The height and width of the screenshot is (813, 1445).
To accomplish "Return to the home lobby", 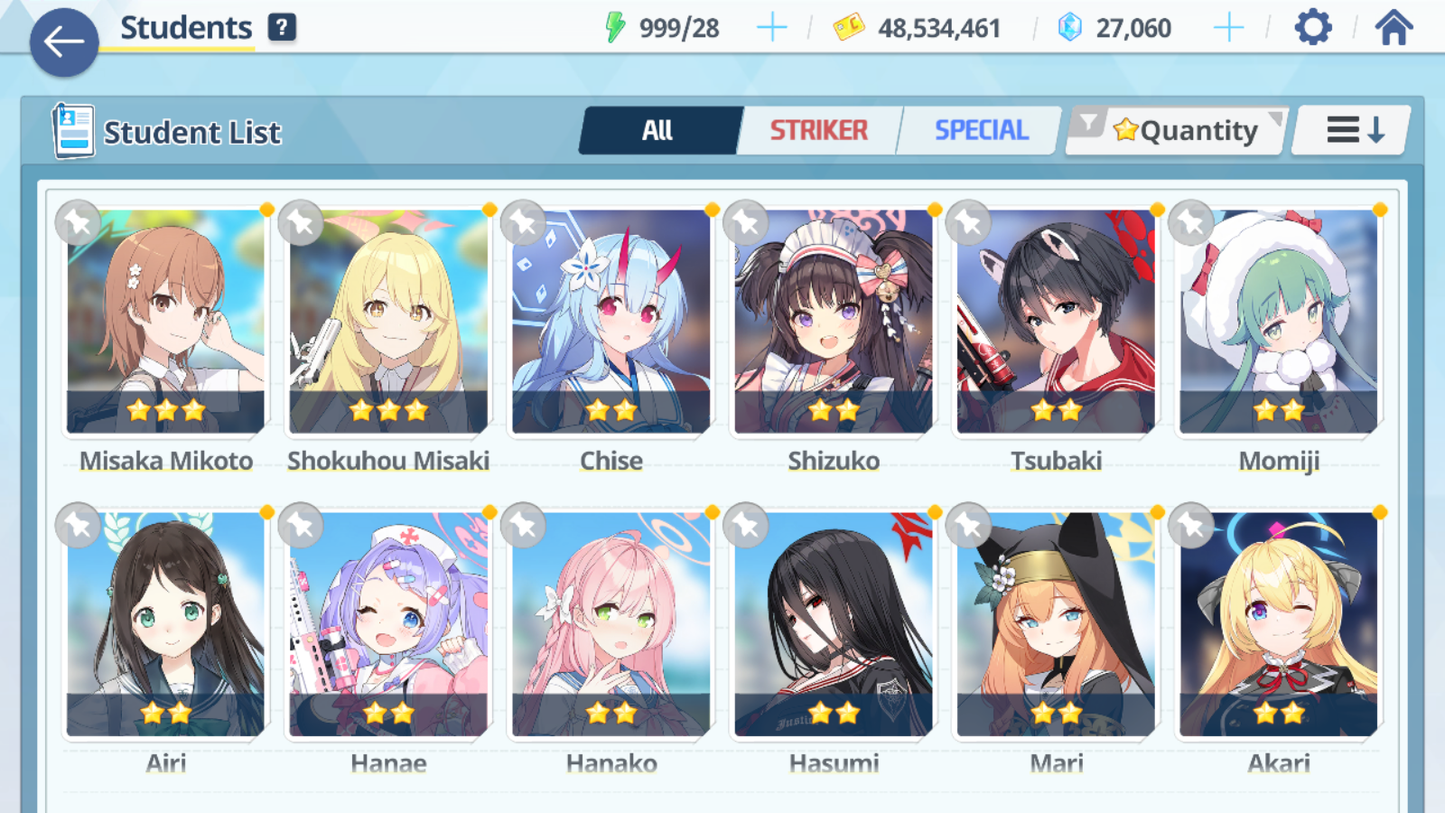I will tap(1393, 27).
